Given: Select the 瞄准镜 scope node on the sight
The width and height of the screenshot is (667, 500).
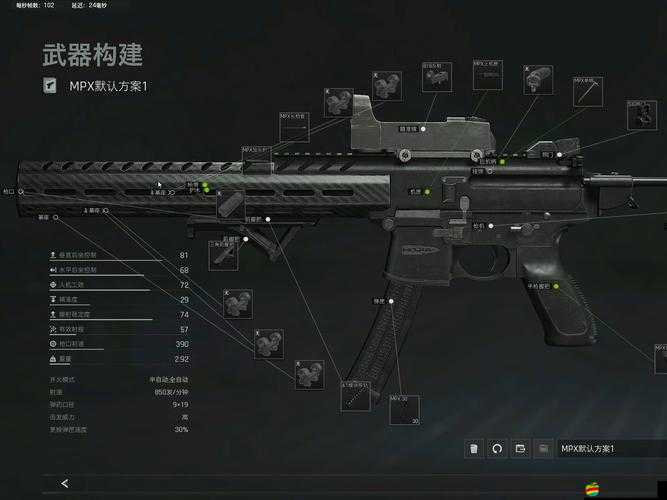Looking at the screenshot, I should tap(423, 128).
